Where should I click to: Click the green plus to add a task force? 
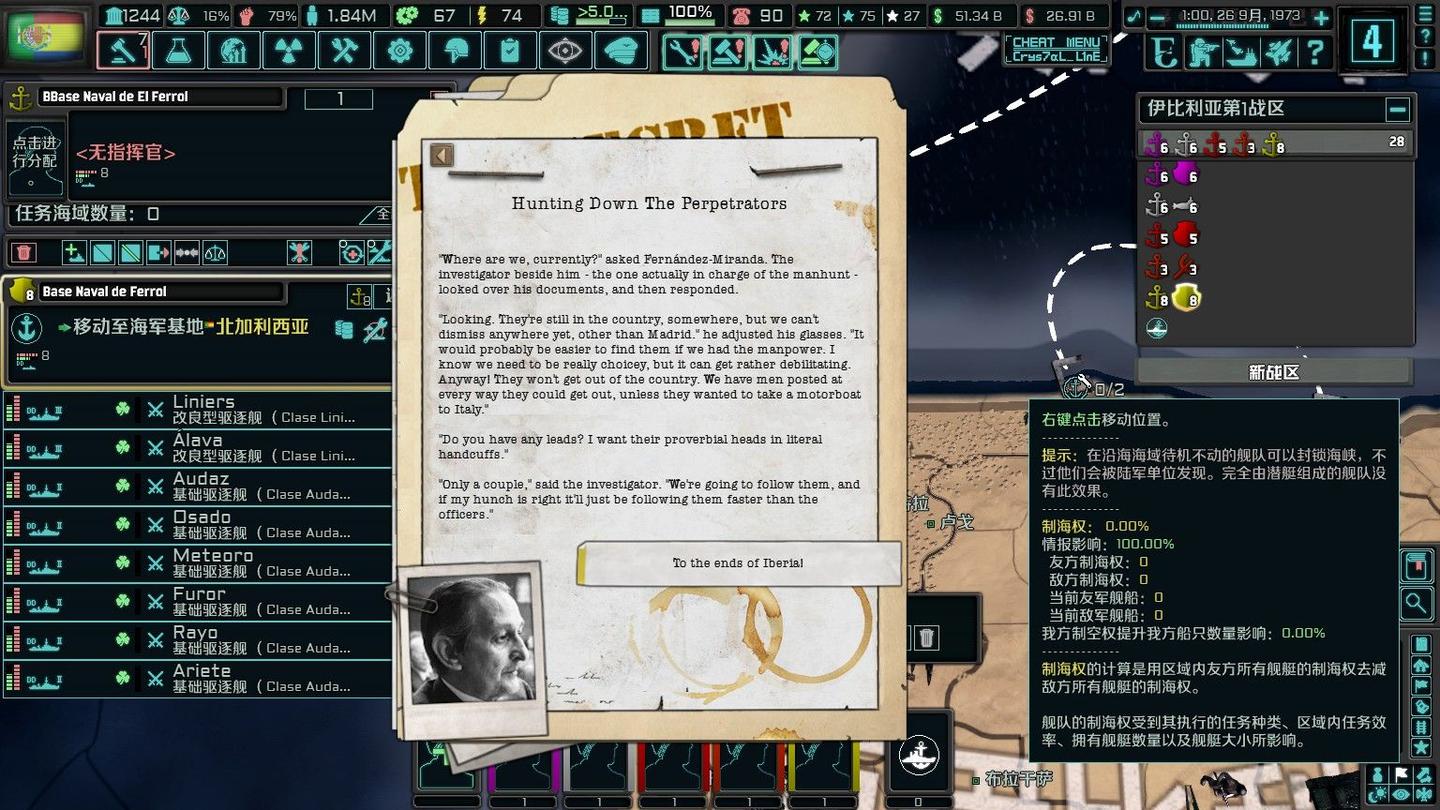72,252
